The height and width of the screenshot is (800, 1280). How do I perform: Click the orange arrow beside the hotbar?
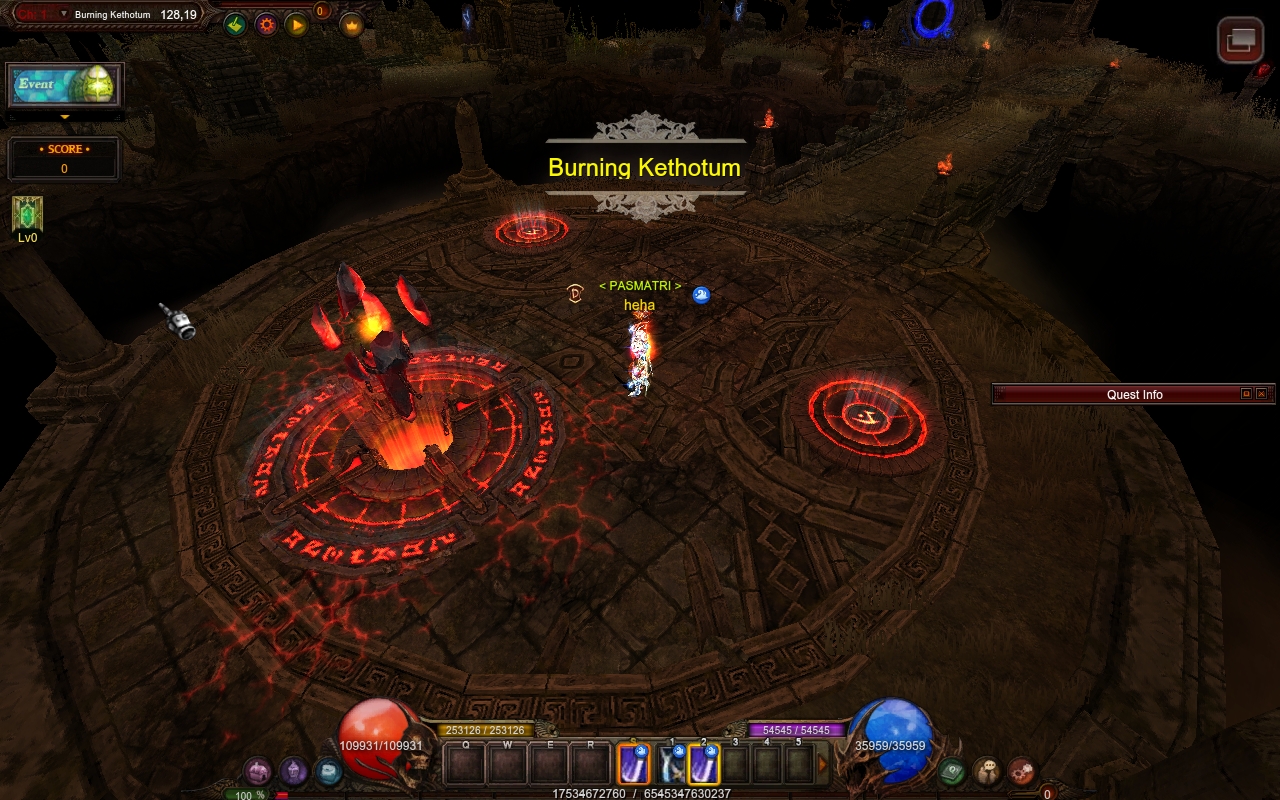(x=824, y=765)
